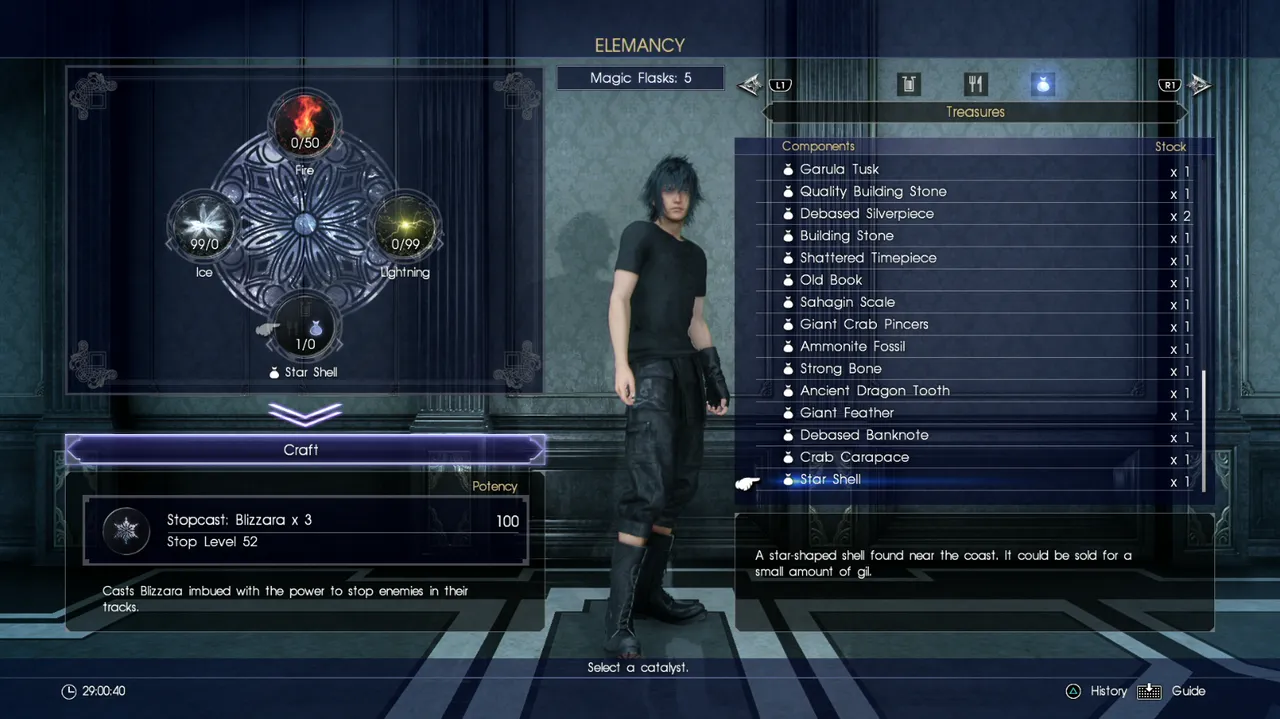The height and width of the screenshot is (719, 1280).
Task: Select Debased Banknote row
Action: [x=864, y=435]
